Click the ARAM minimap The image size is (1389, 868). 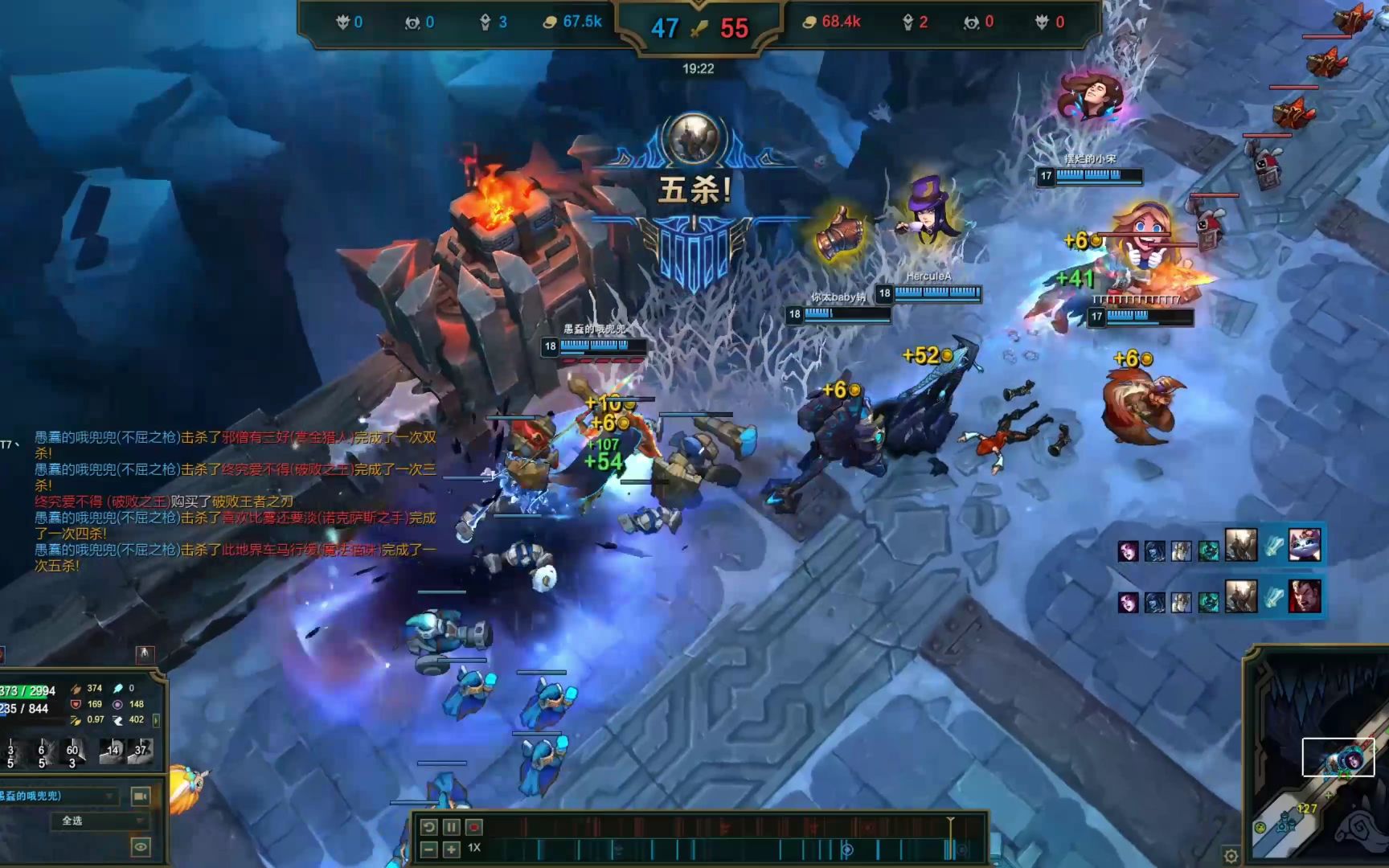pos(1320,772)
